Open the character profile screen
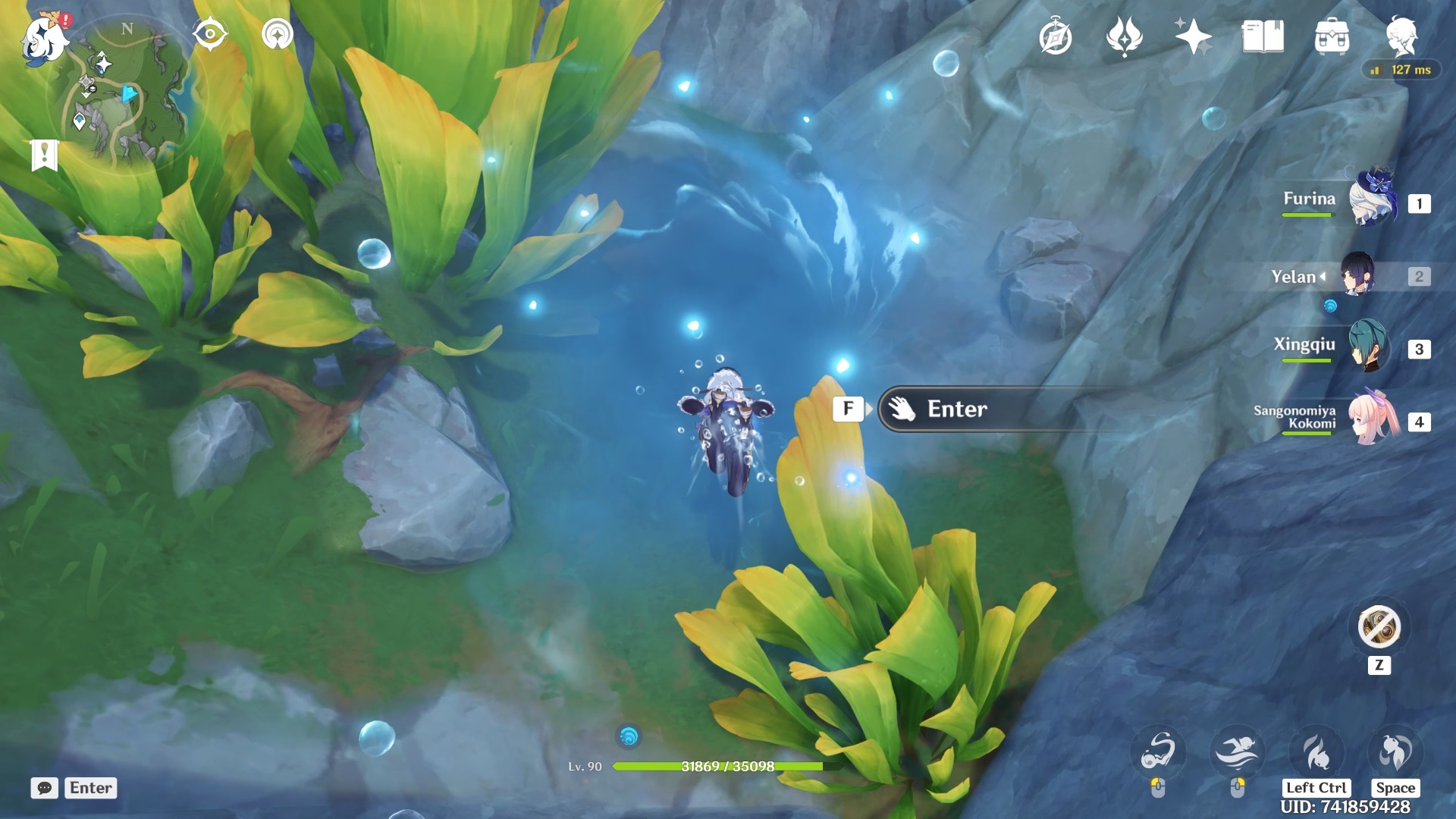The height and width of the screenshot is (819, 1456). [x=1401, y=36]
